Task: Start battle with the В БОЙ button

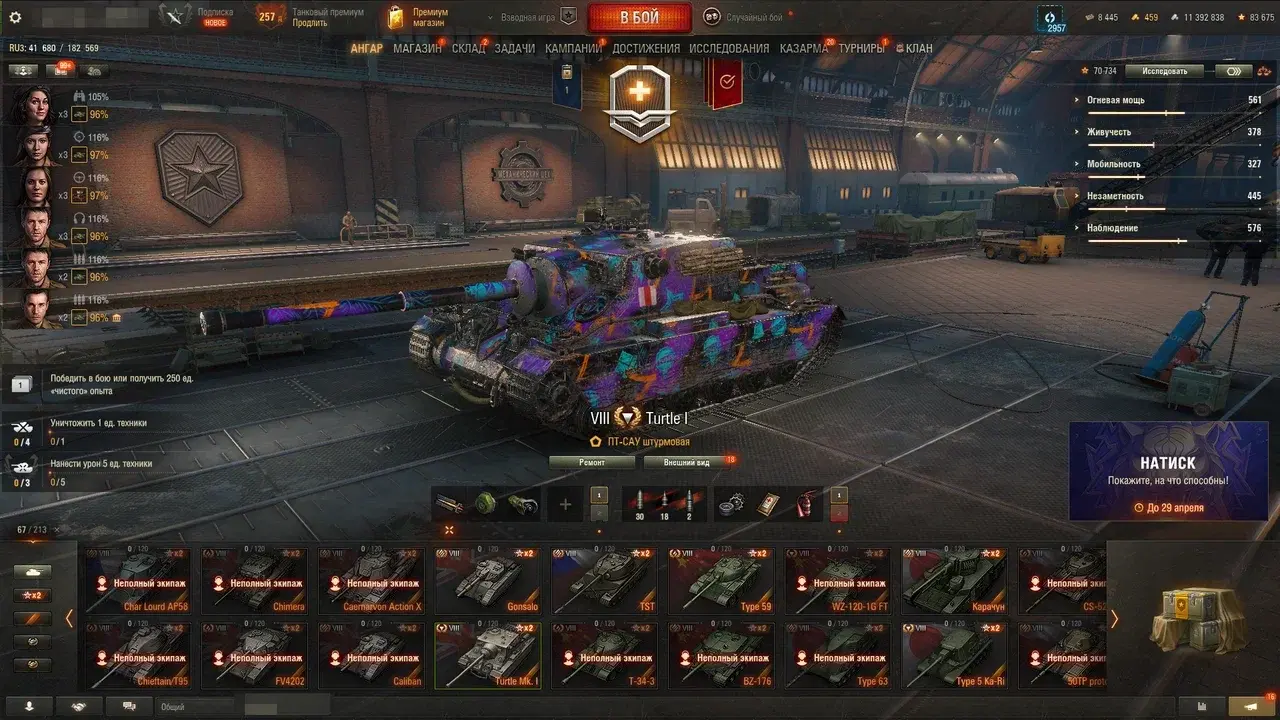Action: coord(639,17)
